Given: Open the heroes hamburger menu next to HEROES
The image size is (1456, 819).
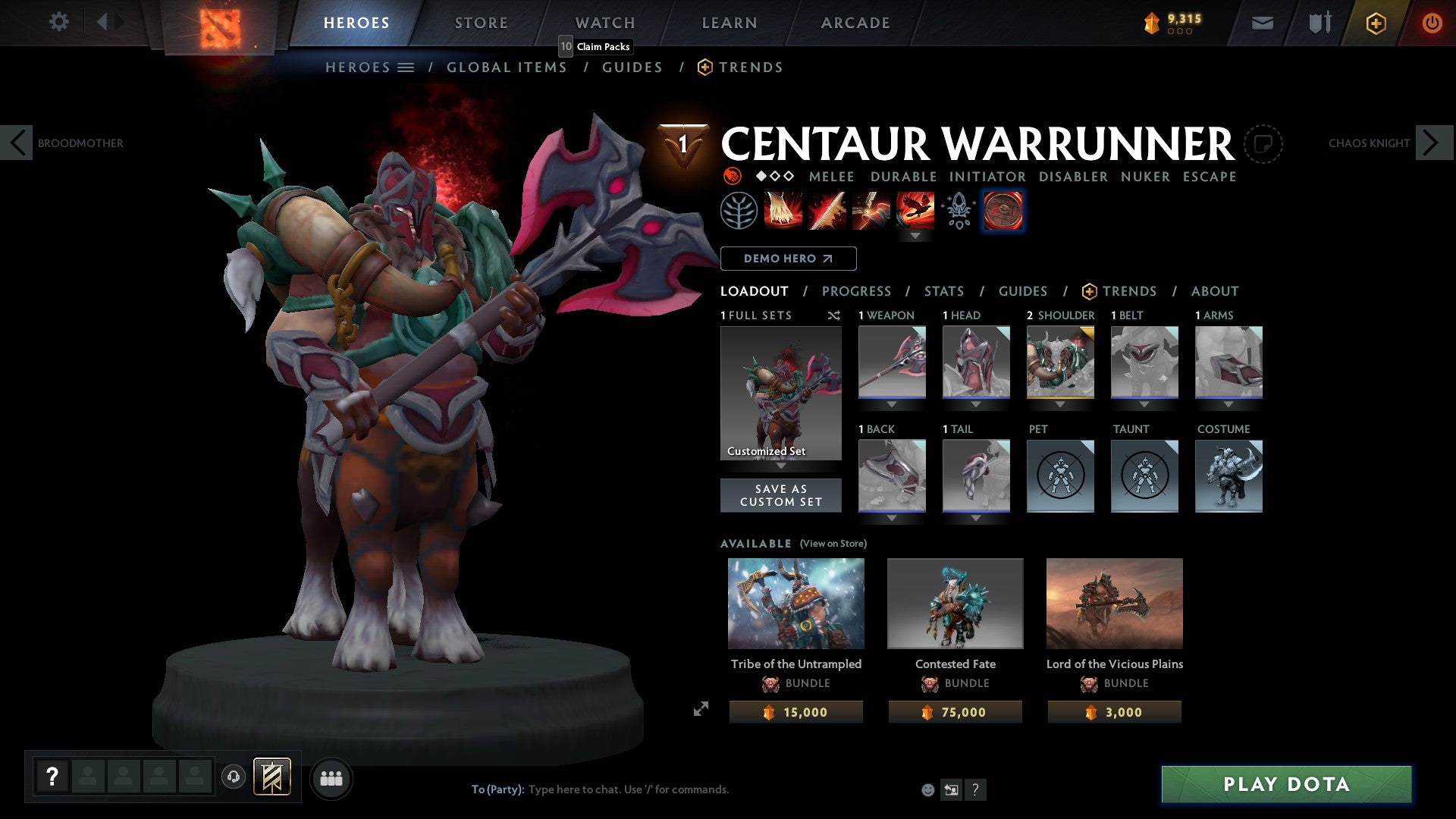Looking at the screenshot, I should point(406,67).
